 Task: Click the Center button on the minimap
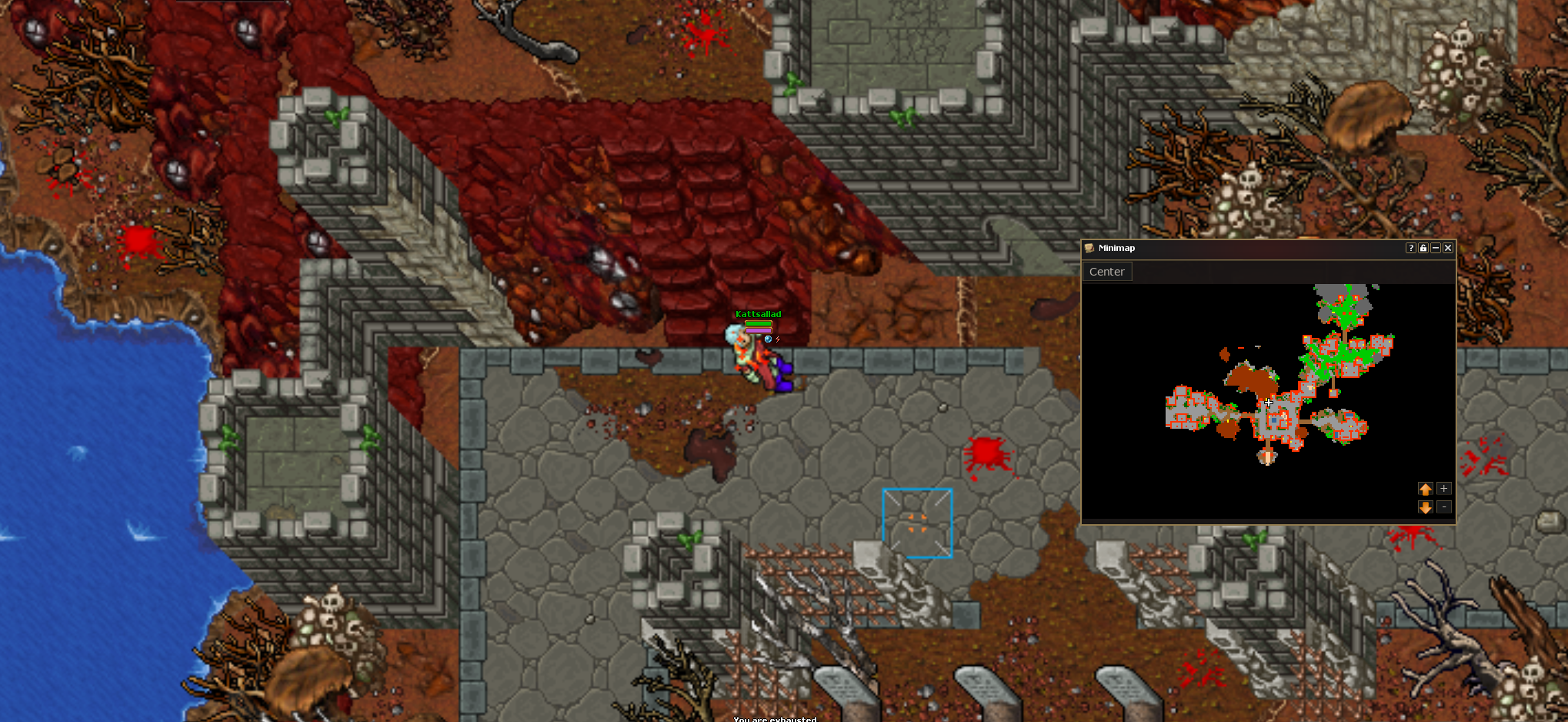click(1106, 272)
